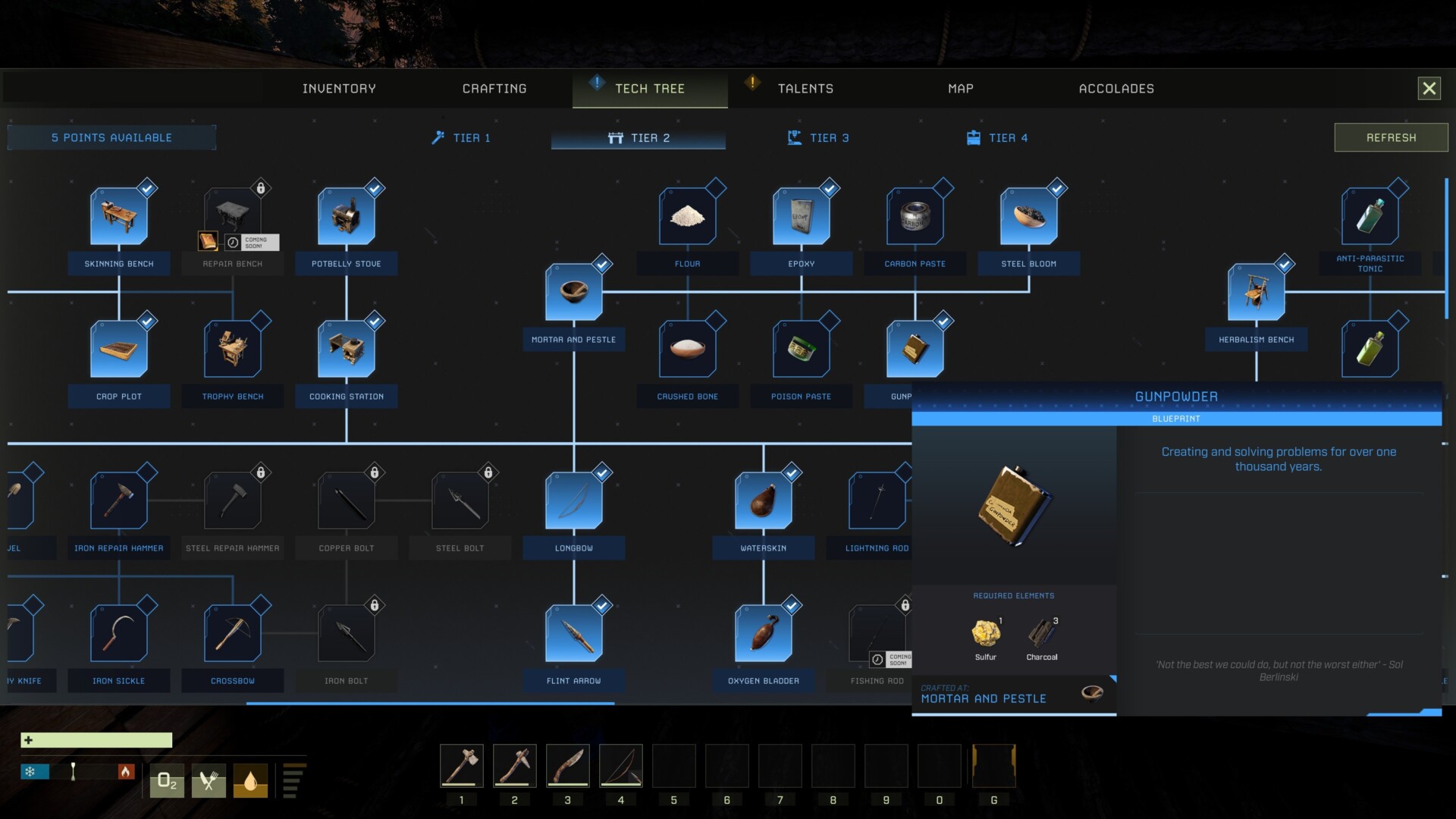Select the Mortar and Pestle node
1456x819 pixels.
pyautogui.click(x=574, y=290)
